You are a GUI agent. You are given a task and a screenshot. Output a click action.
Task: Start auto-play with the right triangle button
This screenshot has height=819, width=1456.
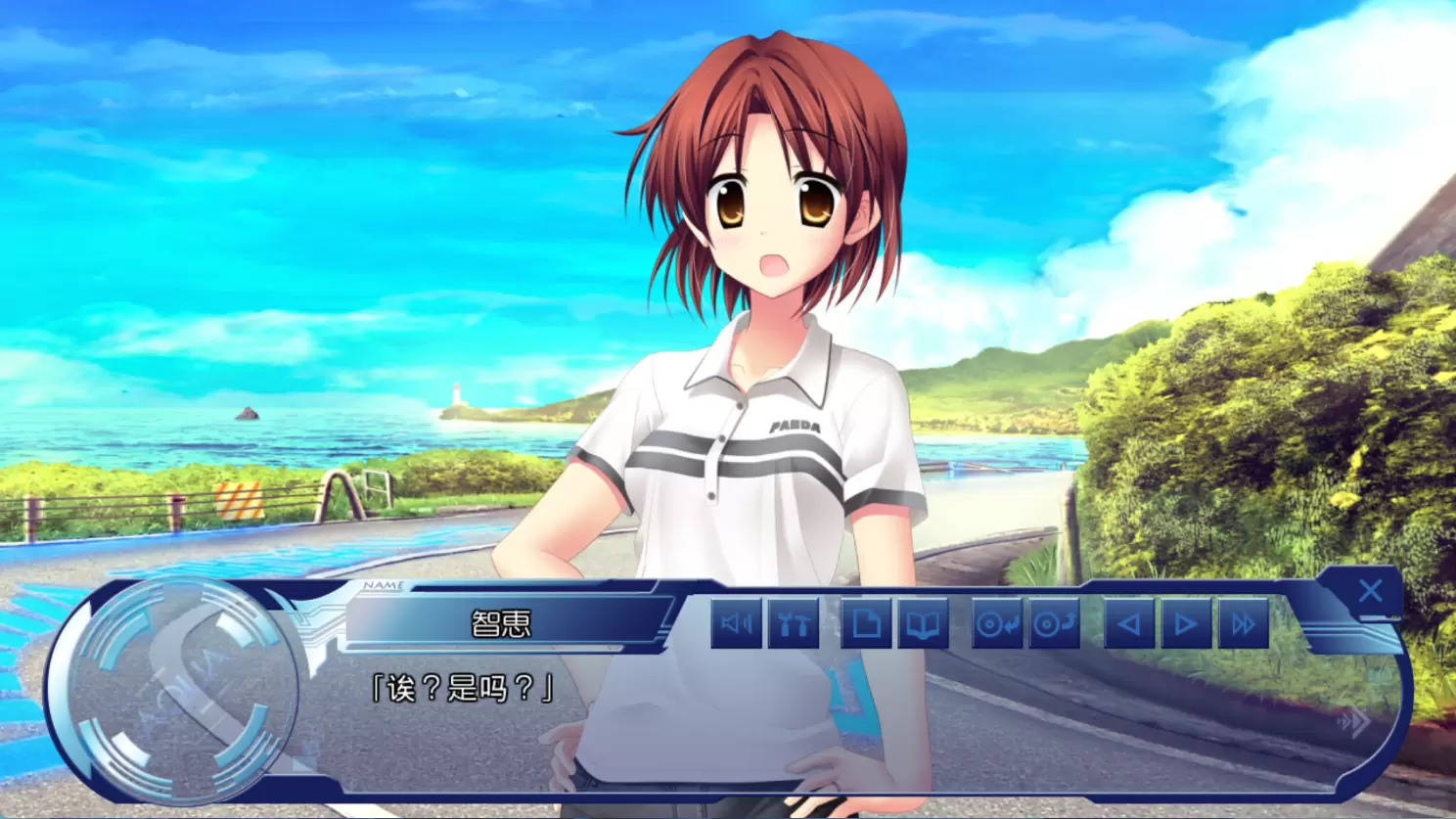click(x=1185, y=623)
